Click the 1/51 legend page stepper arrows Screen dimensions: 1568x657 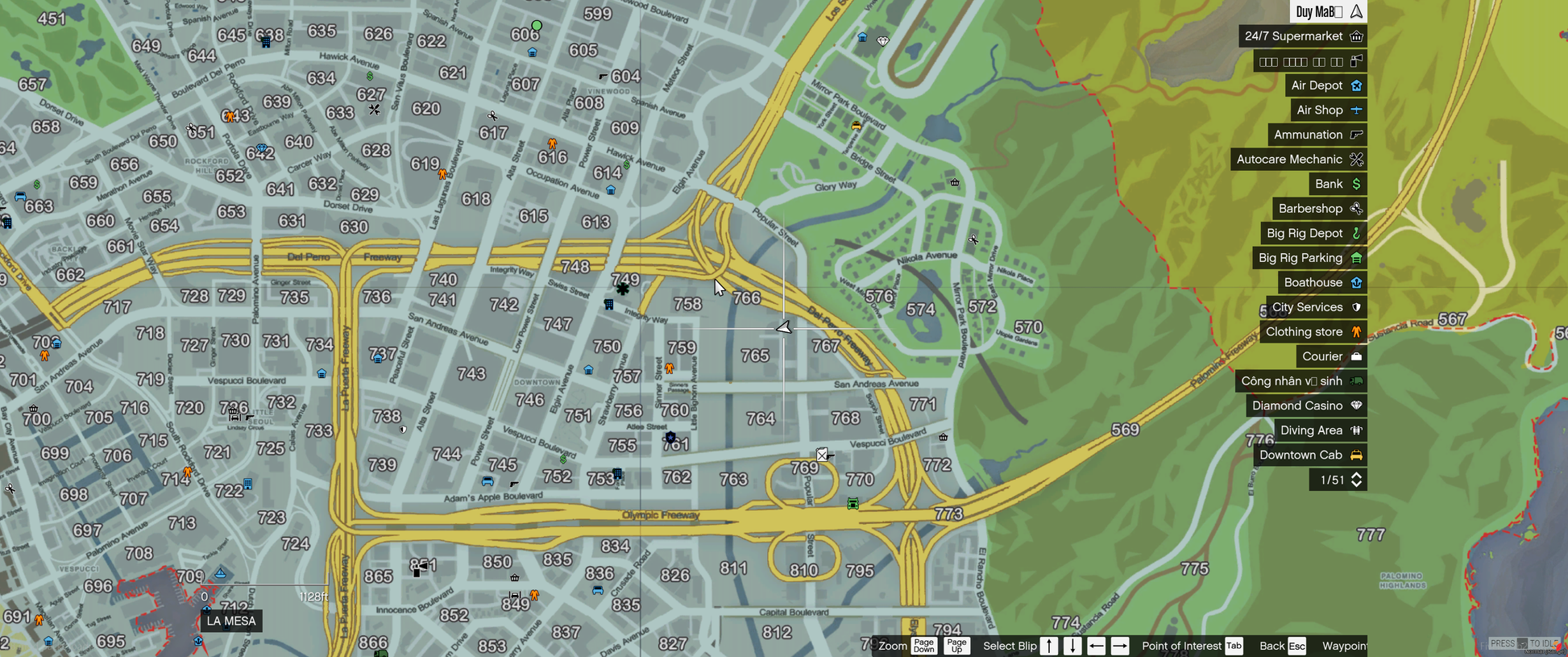coord(1357,480)
